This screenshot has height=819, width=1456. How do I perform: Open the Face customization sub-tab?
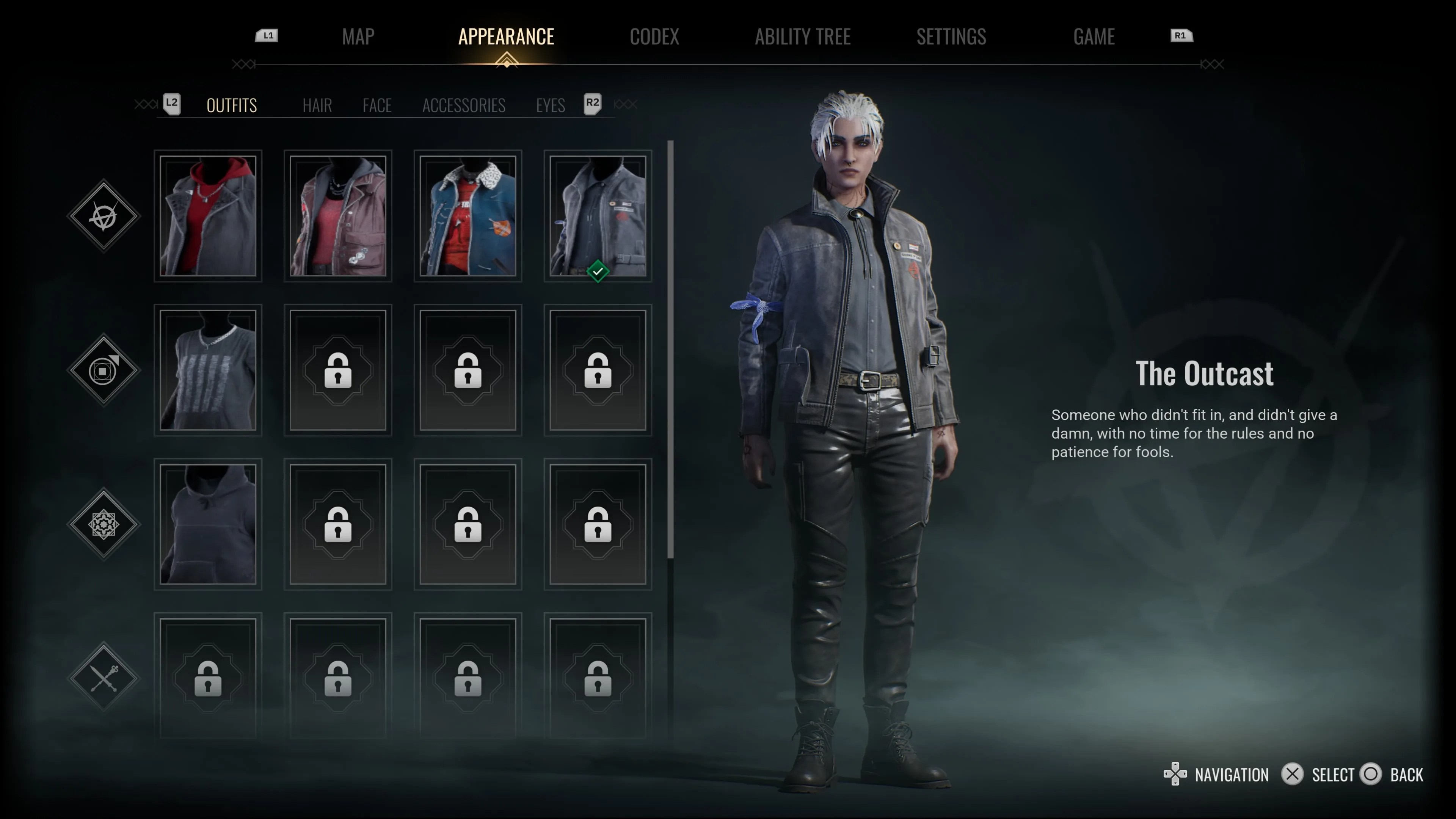coord(377,105)
